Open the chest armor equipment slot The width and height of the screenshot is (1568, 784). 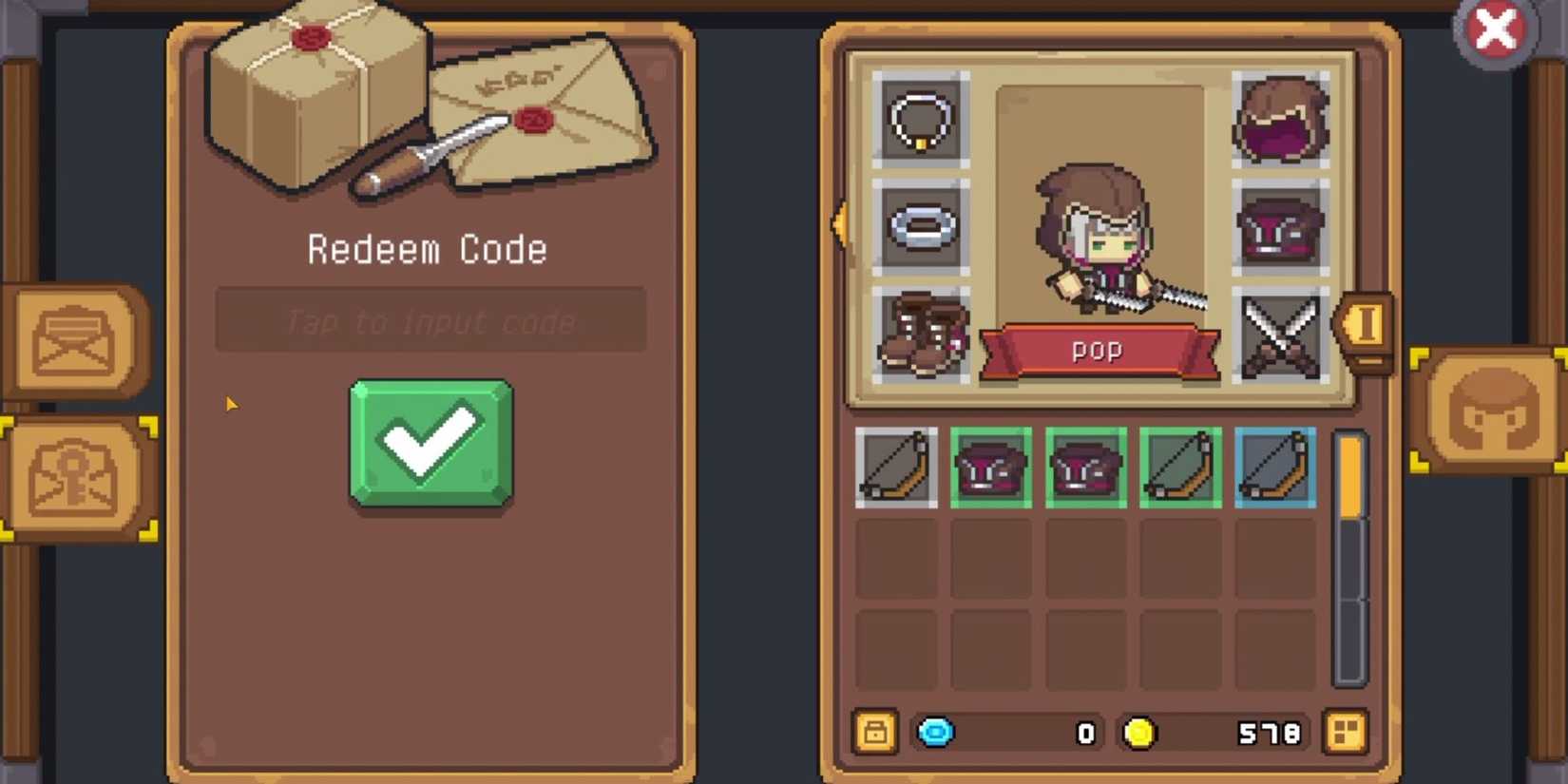1281,228
